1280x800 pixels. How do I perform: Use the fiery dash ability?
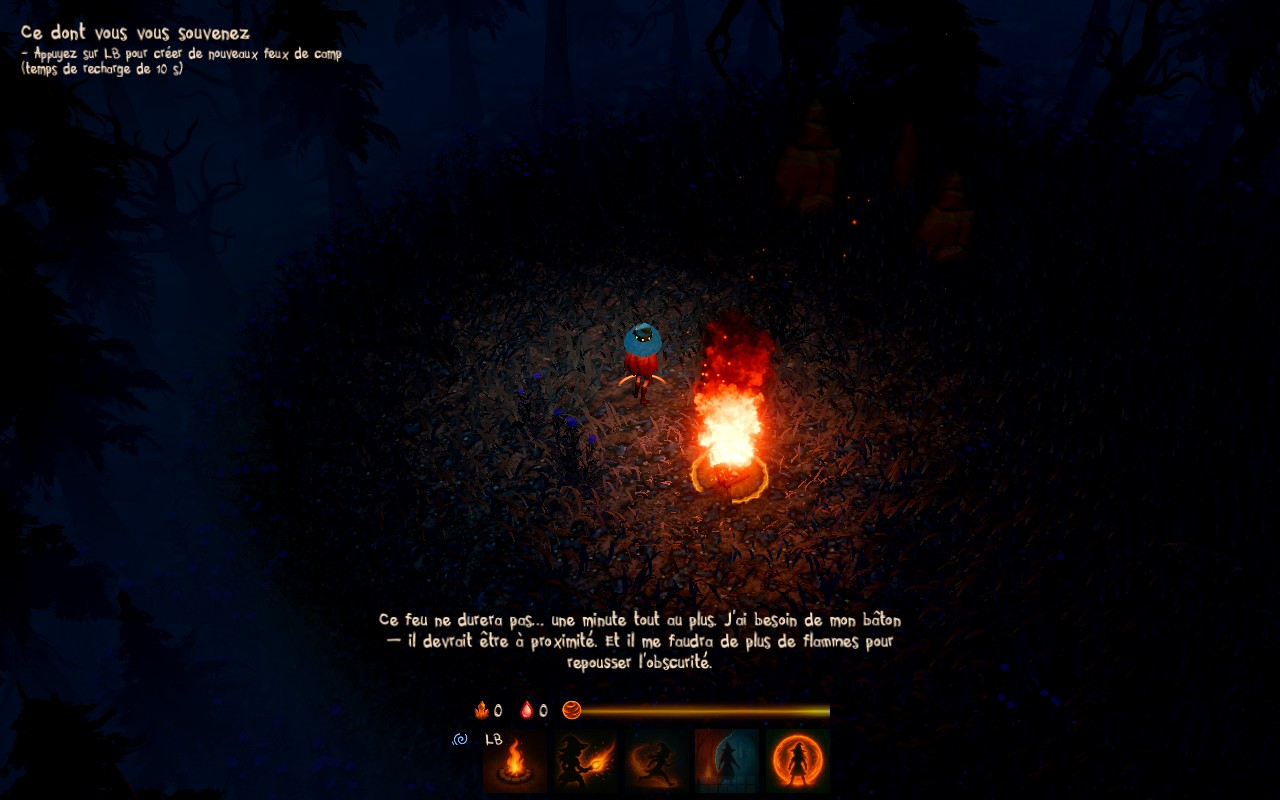[657, 761]
